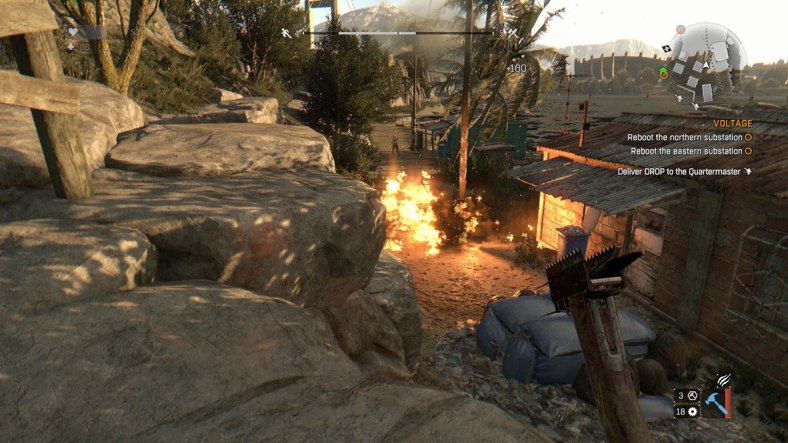
Task: Select the eastern substation objective
Action: point(686,151)
